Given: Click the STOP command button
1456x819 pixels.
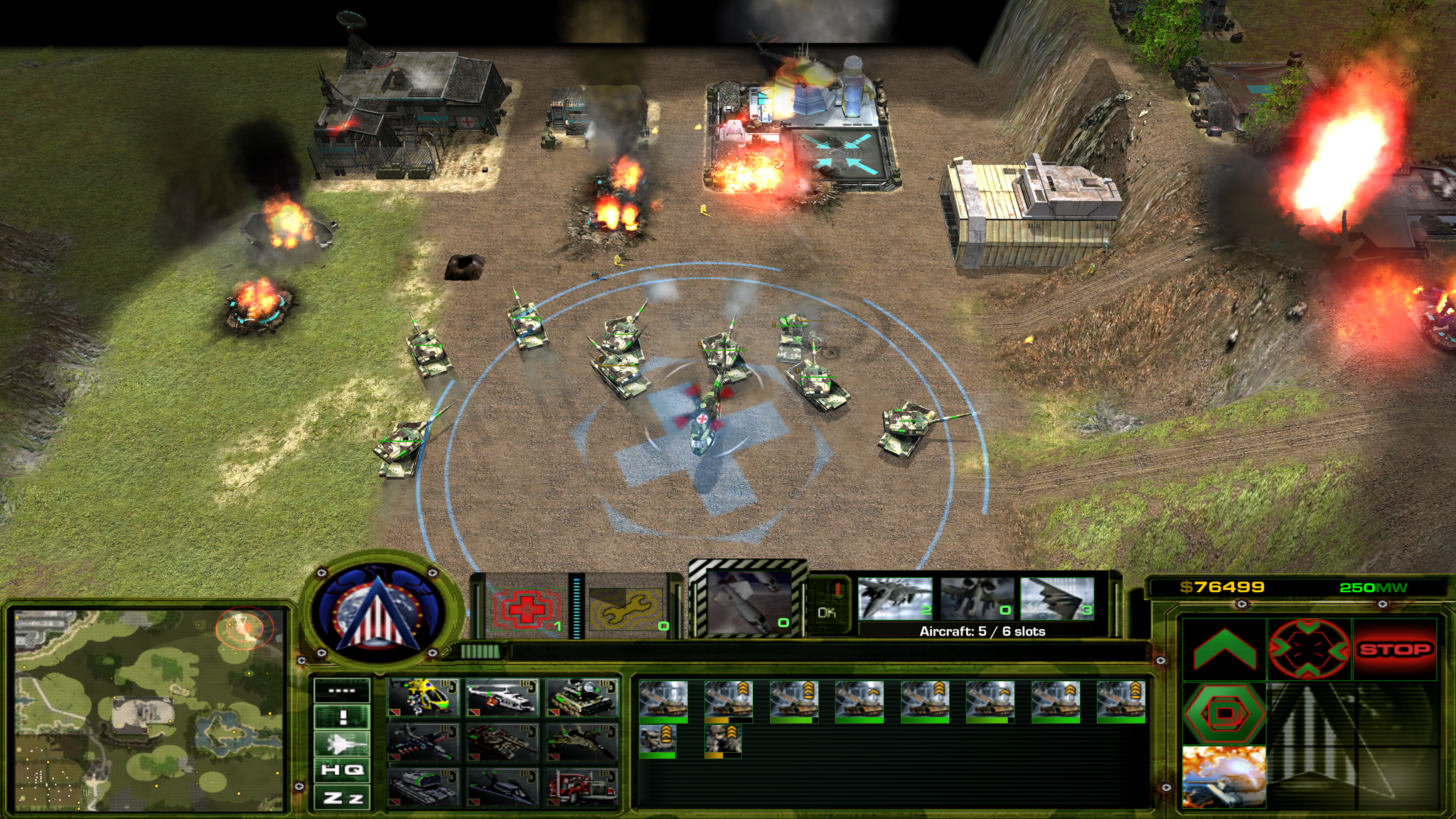Looking at the screenshot, I should 1394,649.
